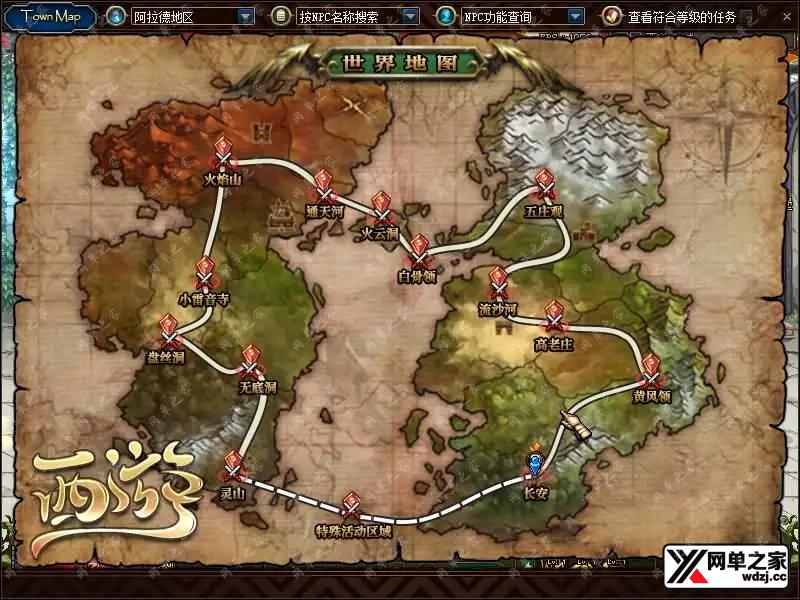Choose the 黄风领 location marker
800x600 pixels.
pyautogui.click(x=650, y=370)
